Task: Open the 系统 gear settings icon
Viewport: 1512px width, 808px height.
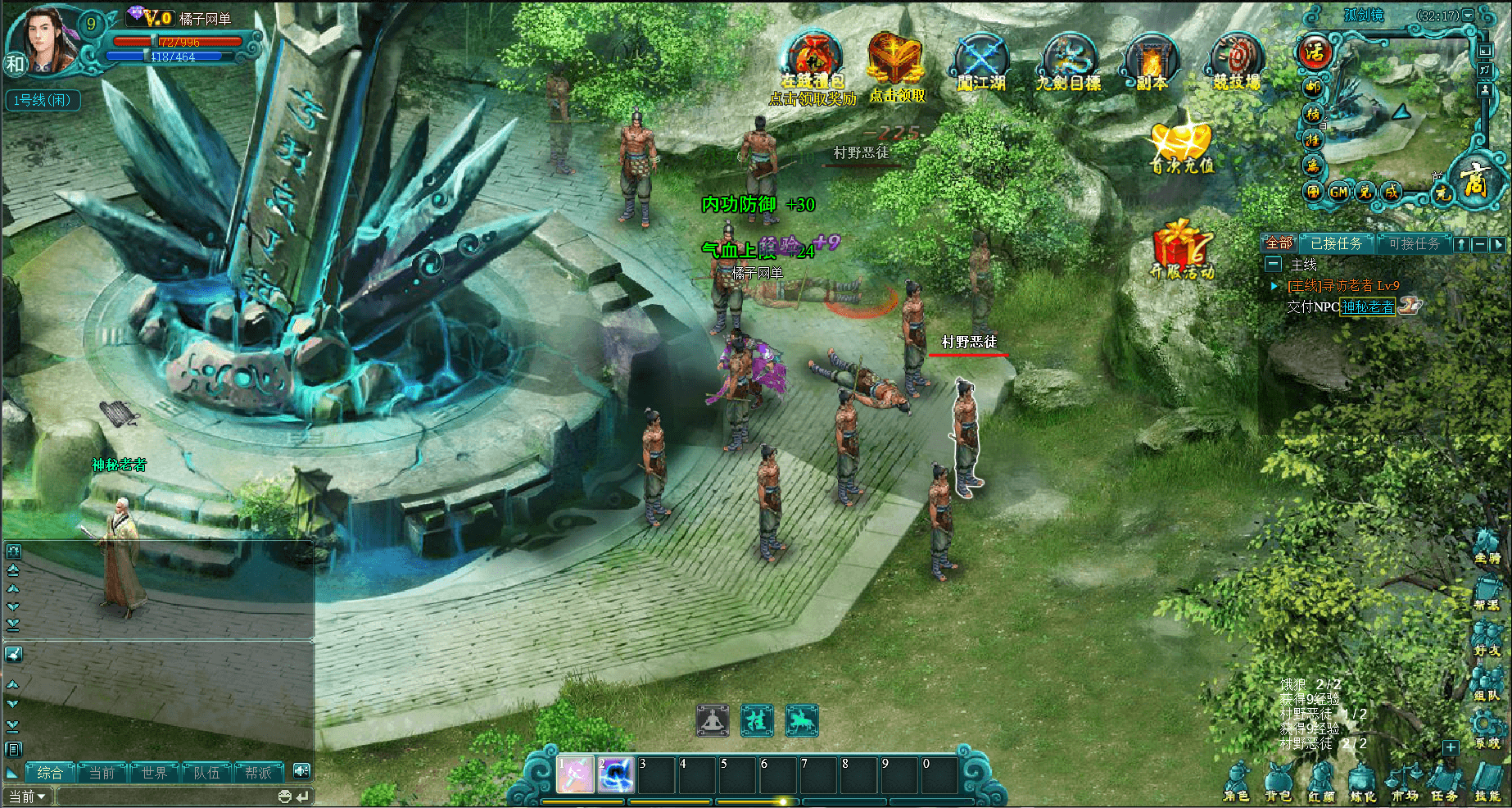Action: coord(1486,728)
